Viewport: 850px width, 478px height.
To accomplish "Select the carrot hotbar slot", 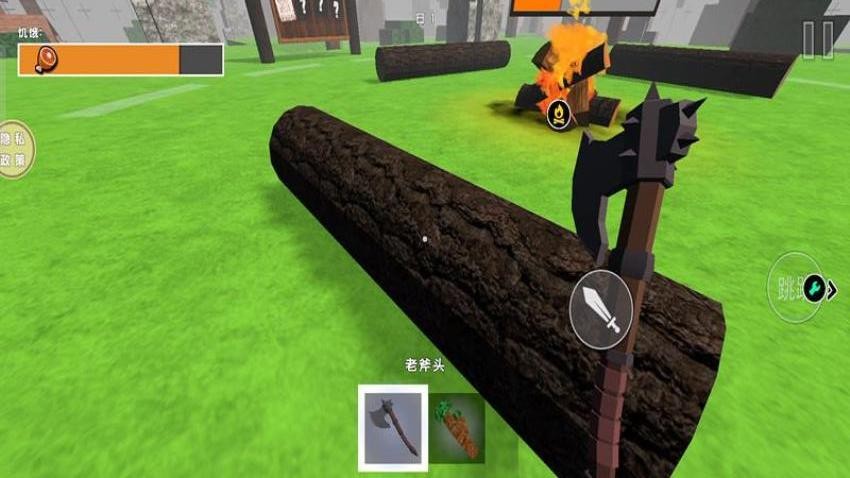I will coord(457,427).
